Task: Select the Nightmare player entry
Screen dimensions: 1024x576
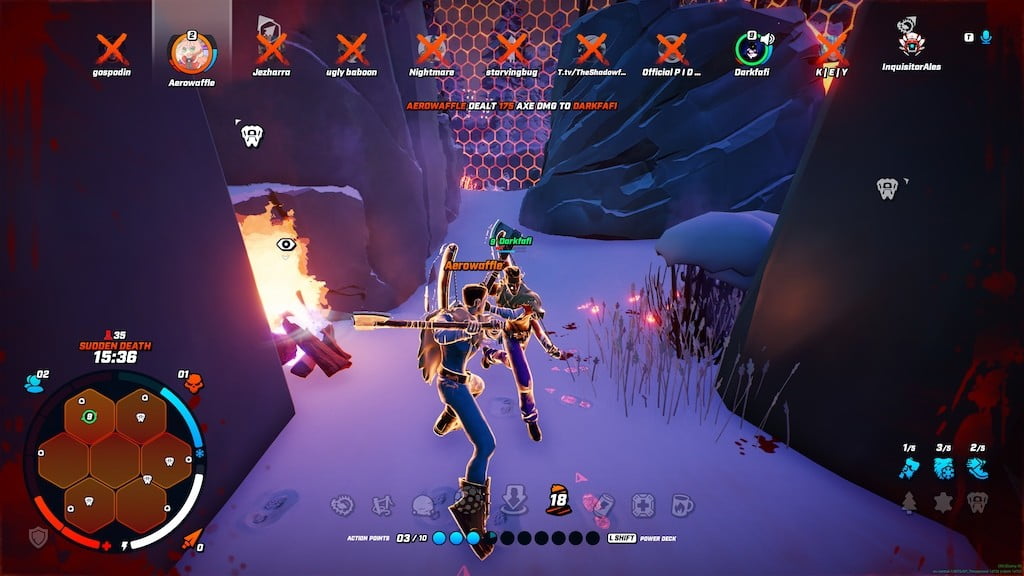Action: point(431,48)
